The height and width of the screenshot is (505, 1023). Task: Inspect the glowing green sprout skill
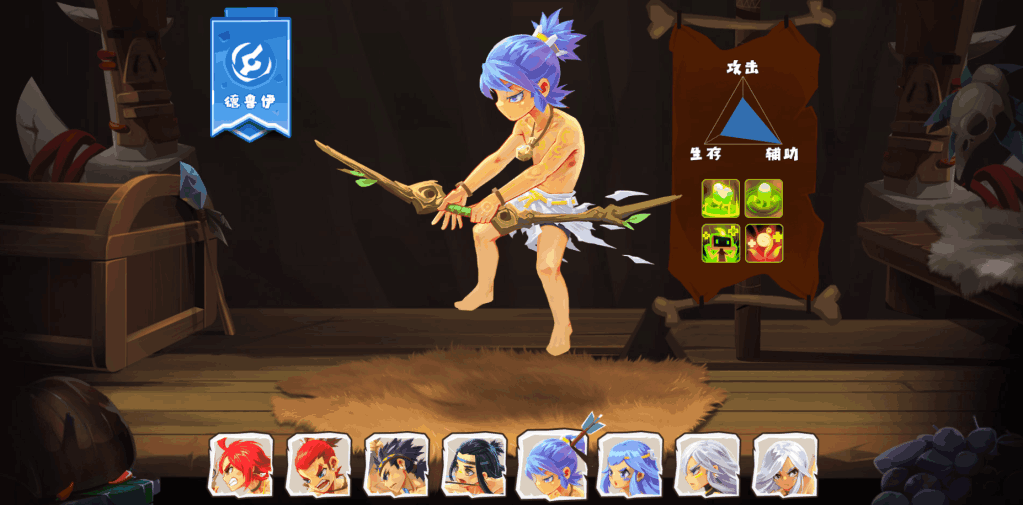[x=721, y=198]
